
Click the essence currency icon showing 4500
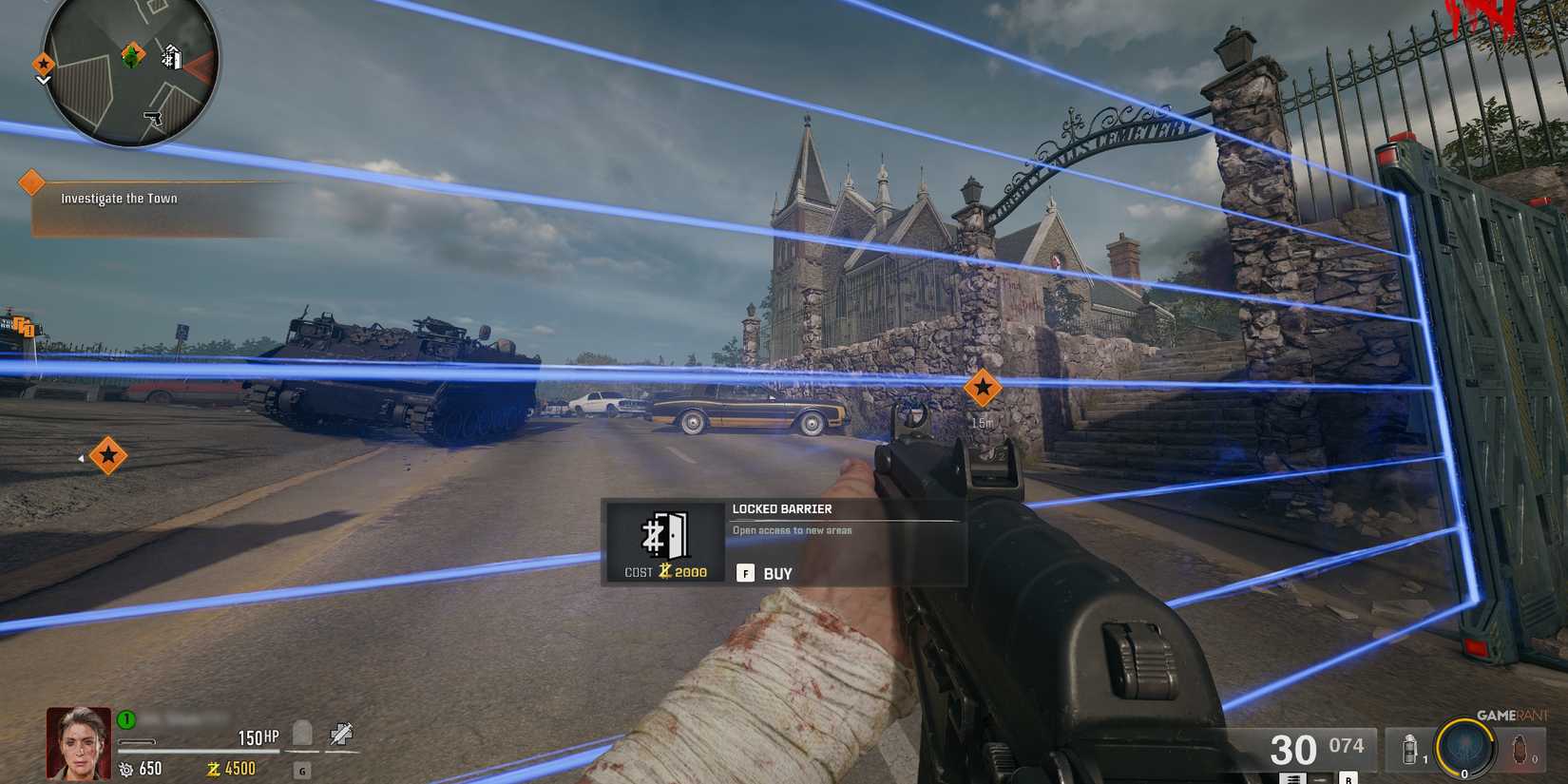[x=214, y=769]
